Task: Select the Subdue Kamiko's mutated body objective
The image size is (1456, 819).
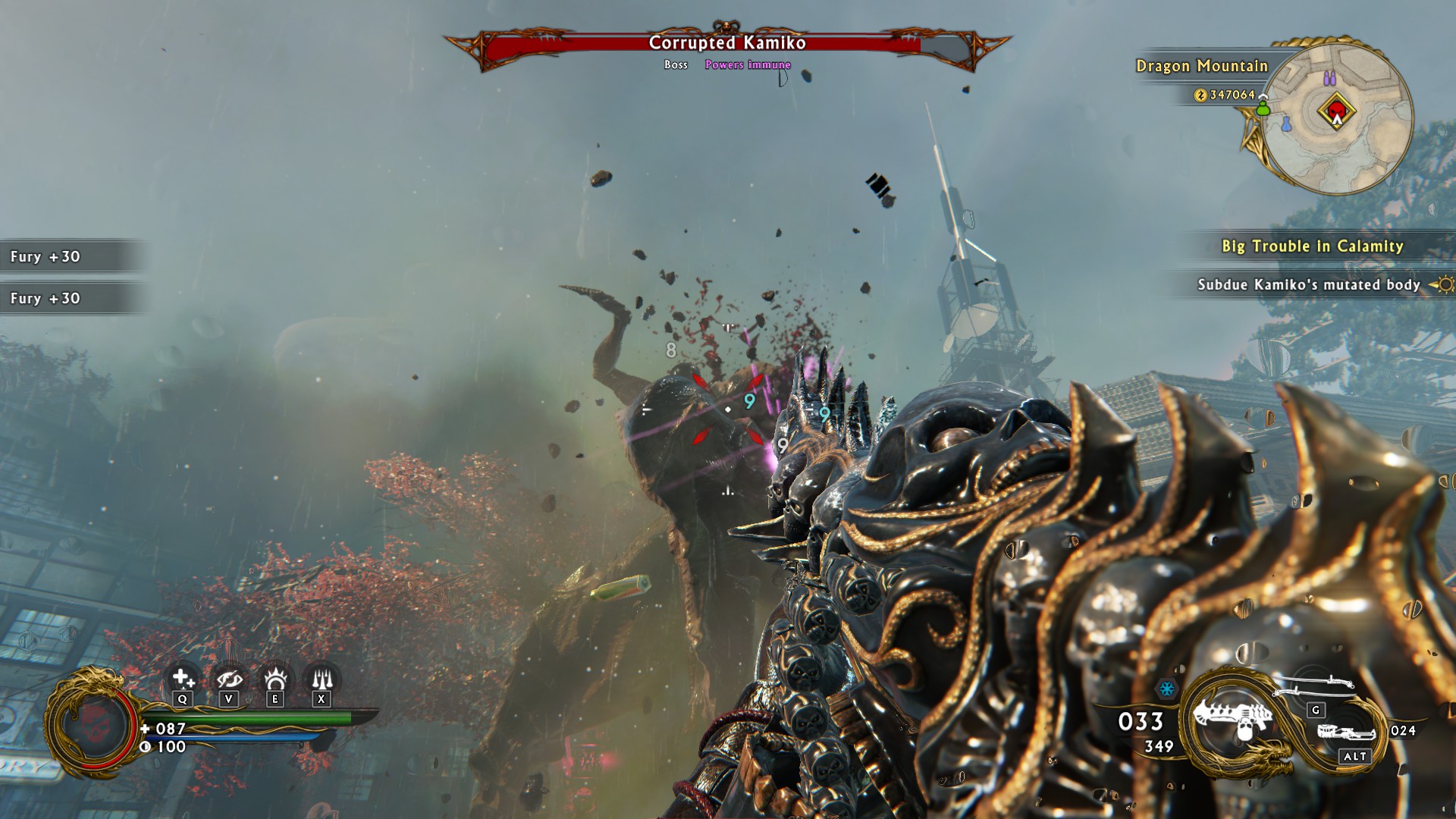Action: pyautogui.click(x=1308, y=285)
